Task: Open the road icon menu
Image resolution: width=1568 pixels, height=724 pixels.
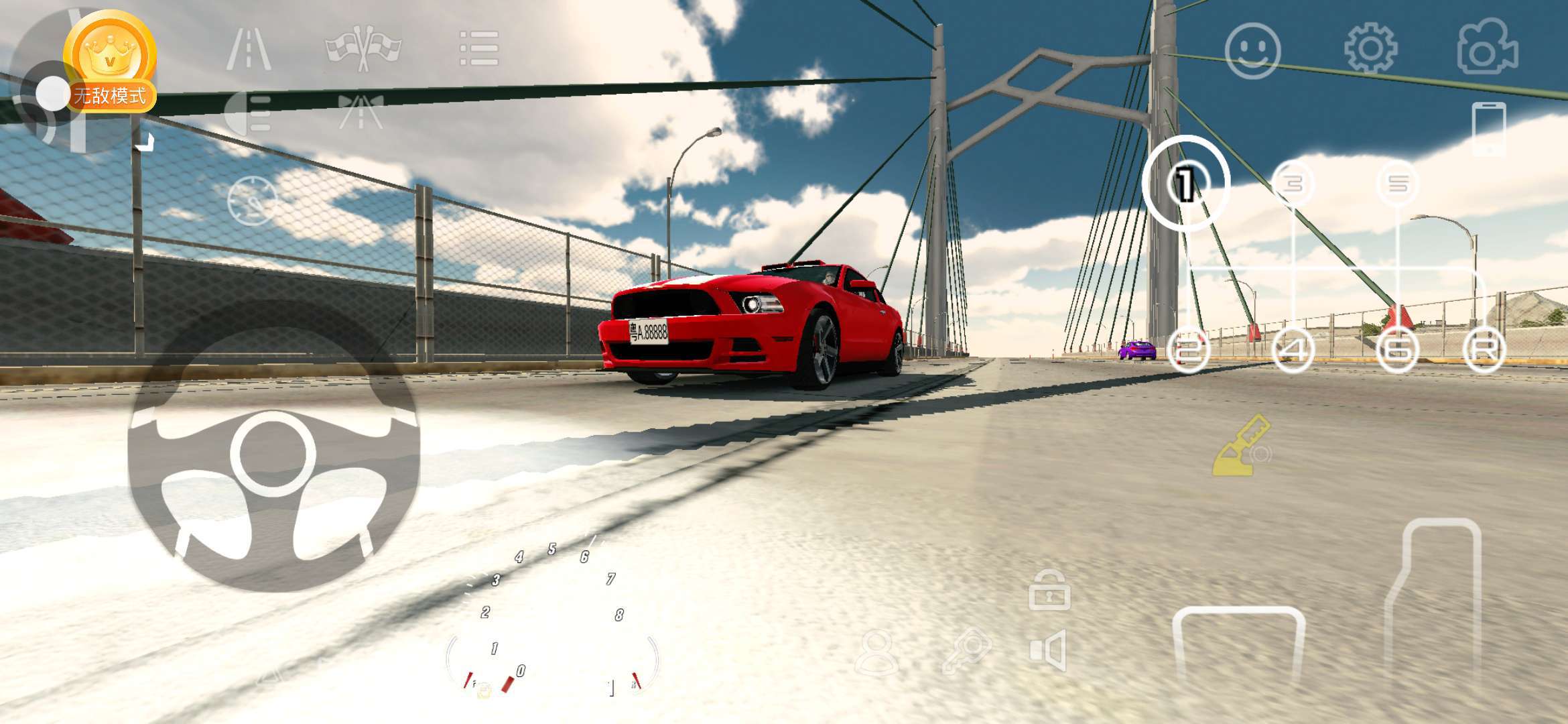Action: click(x=249, y=49)
